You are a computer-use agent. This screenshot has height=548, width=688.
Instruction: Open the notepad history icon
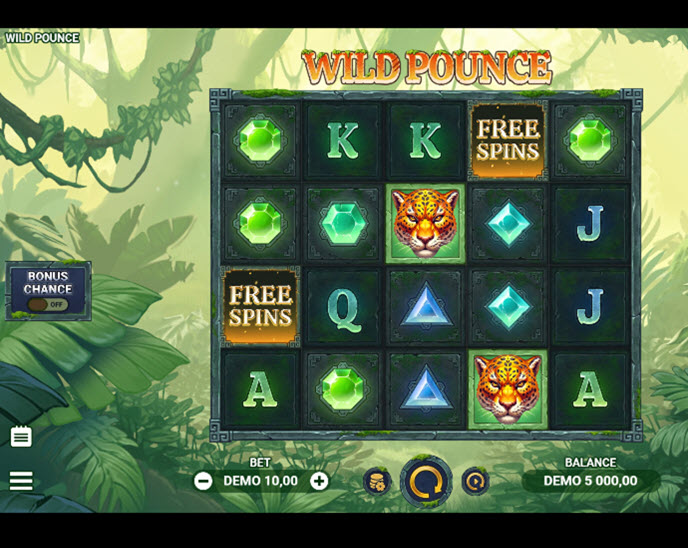click(21, 437)
